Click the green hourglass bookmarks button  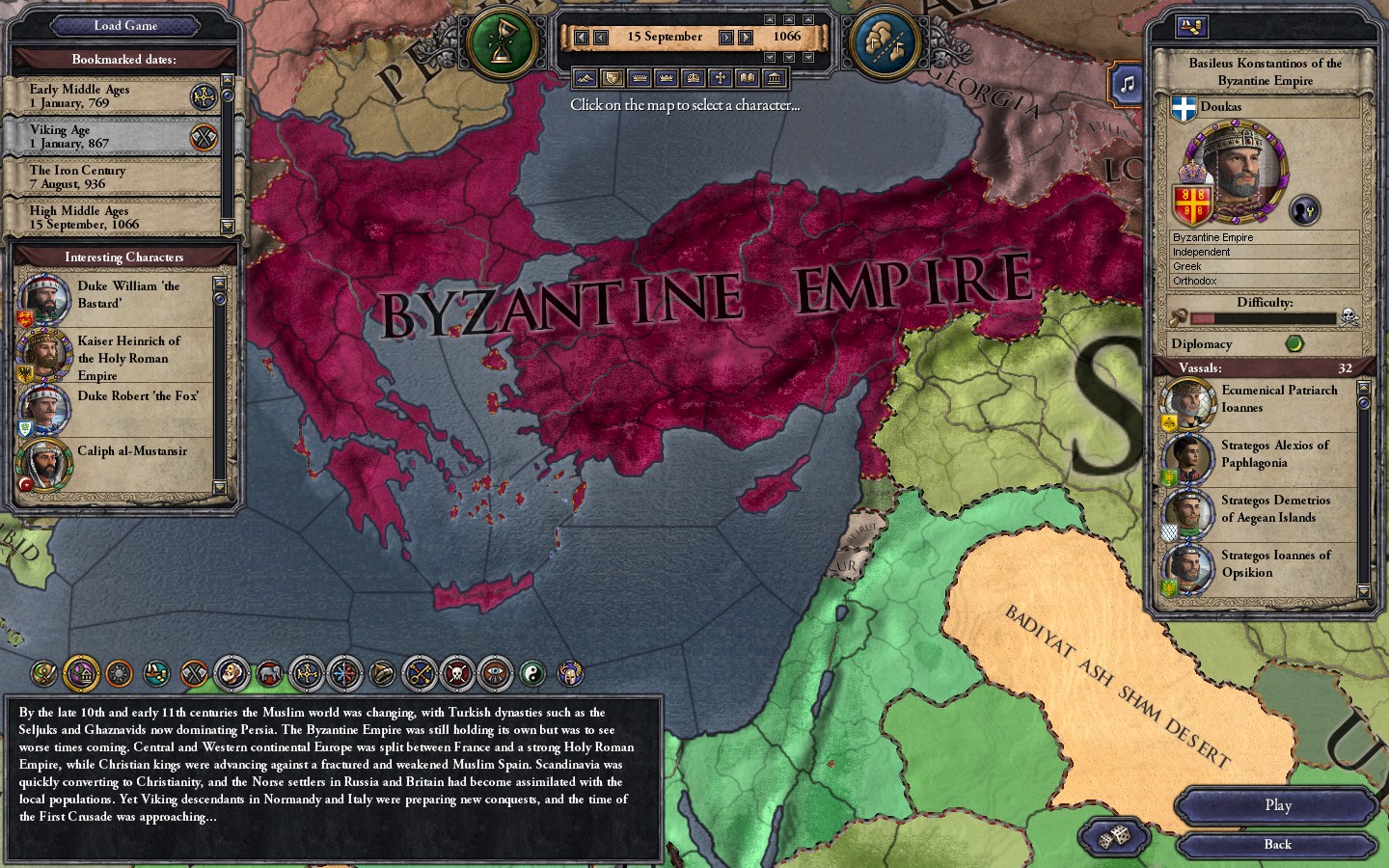click(x=501, y=43)
